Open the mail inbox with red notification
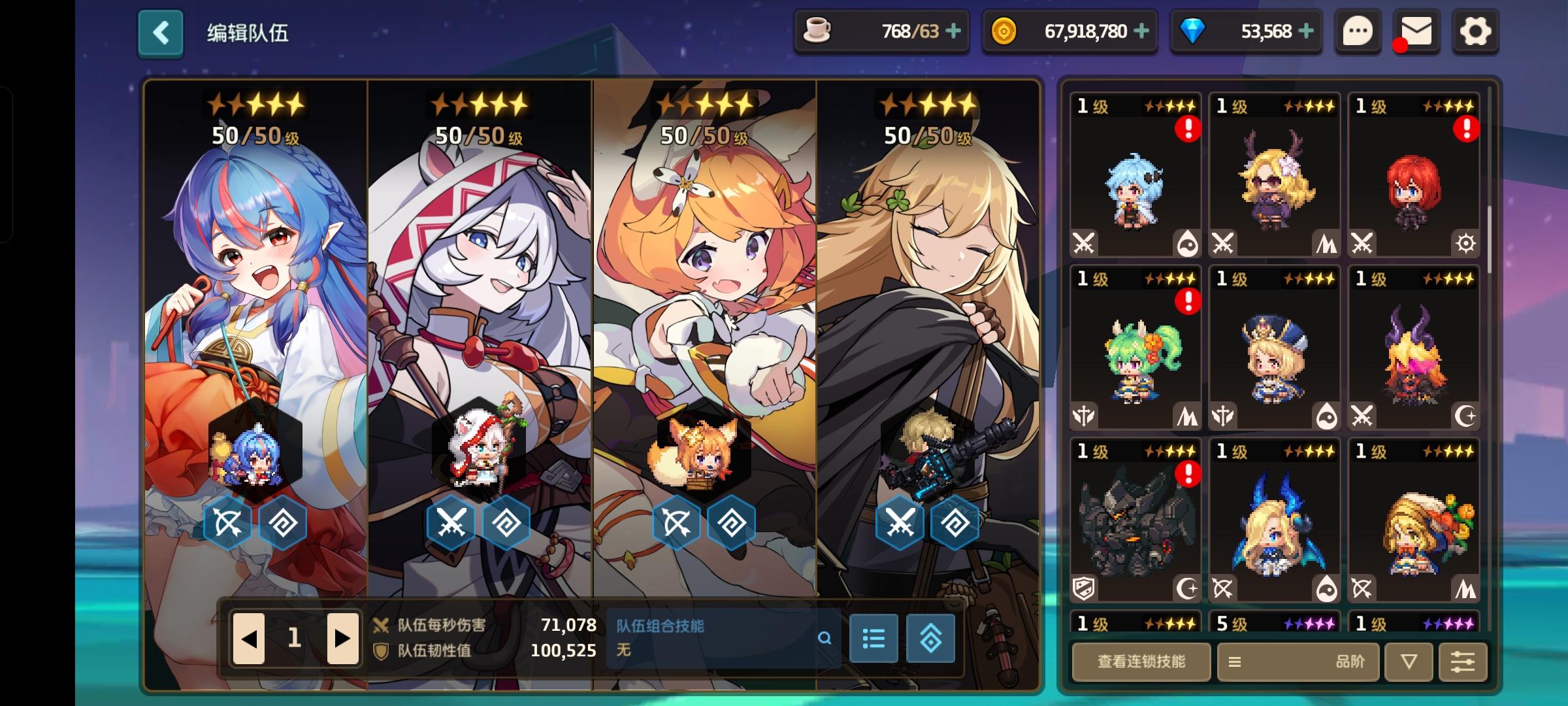This screenshot has height=706, width=1568. [x=1416, y=31]
